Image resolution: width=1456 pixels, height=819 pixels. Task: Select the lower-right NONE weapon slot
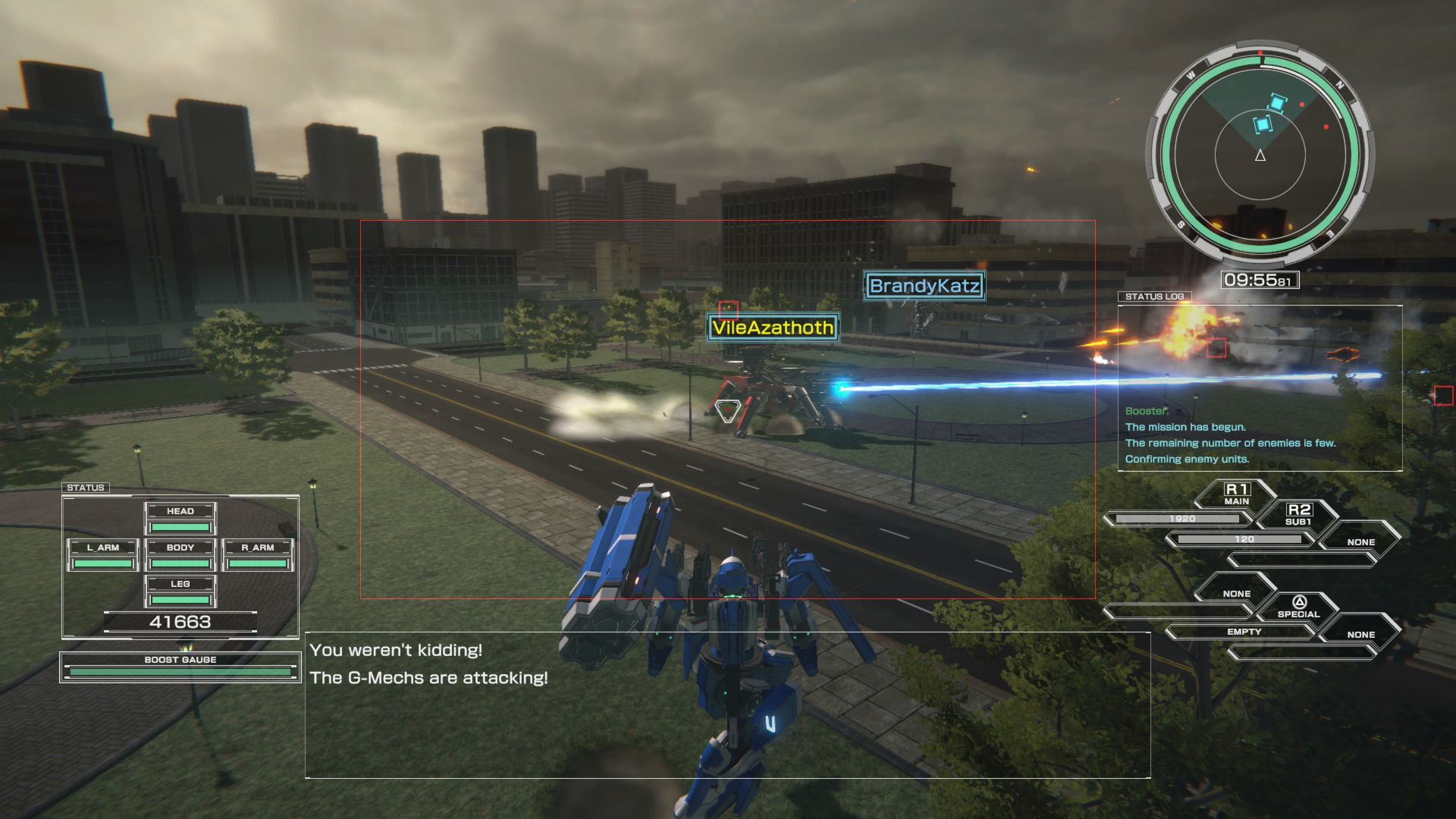coord(1361,634)
